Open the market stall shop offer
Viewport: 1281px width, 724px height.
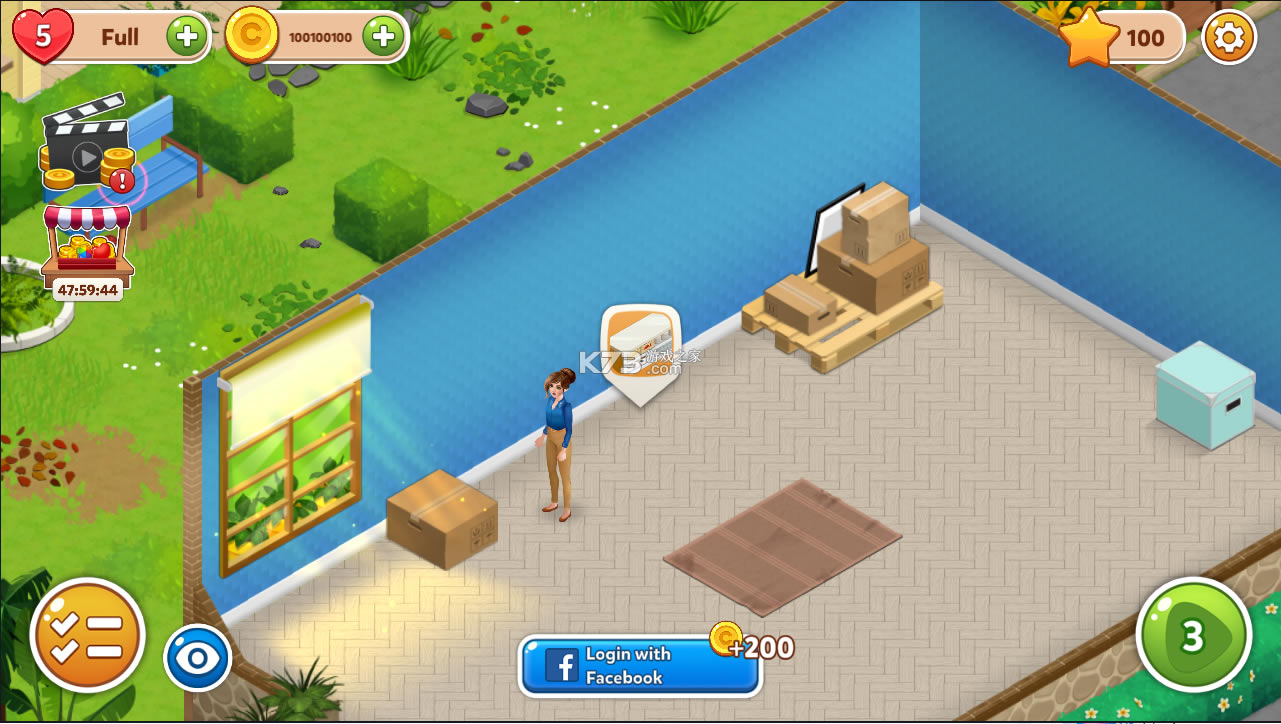pos(87,247)
